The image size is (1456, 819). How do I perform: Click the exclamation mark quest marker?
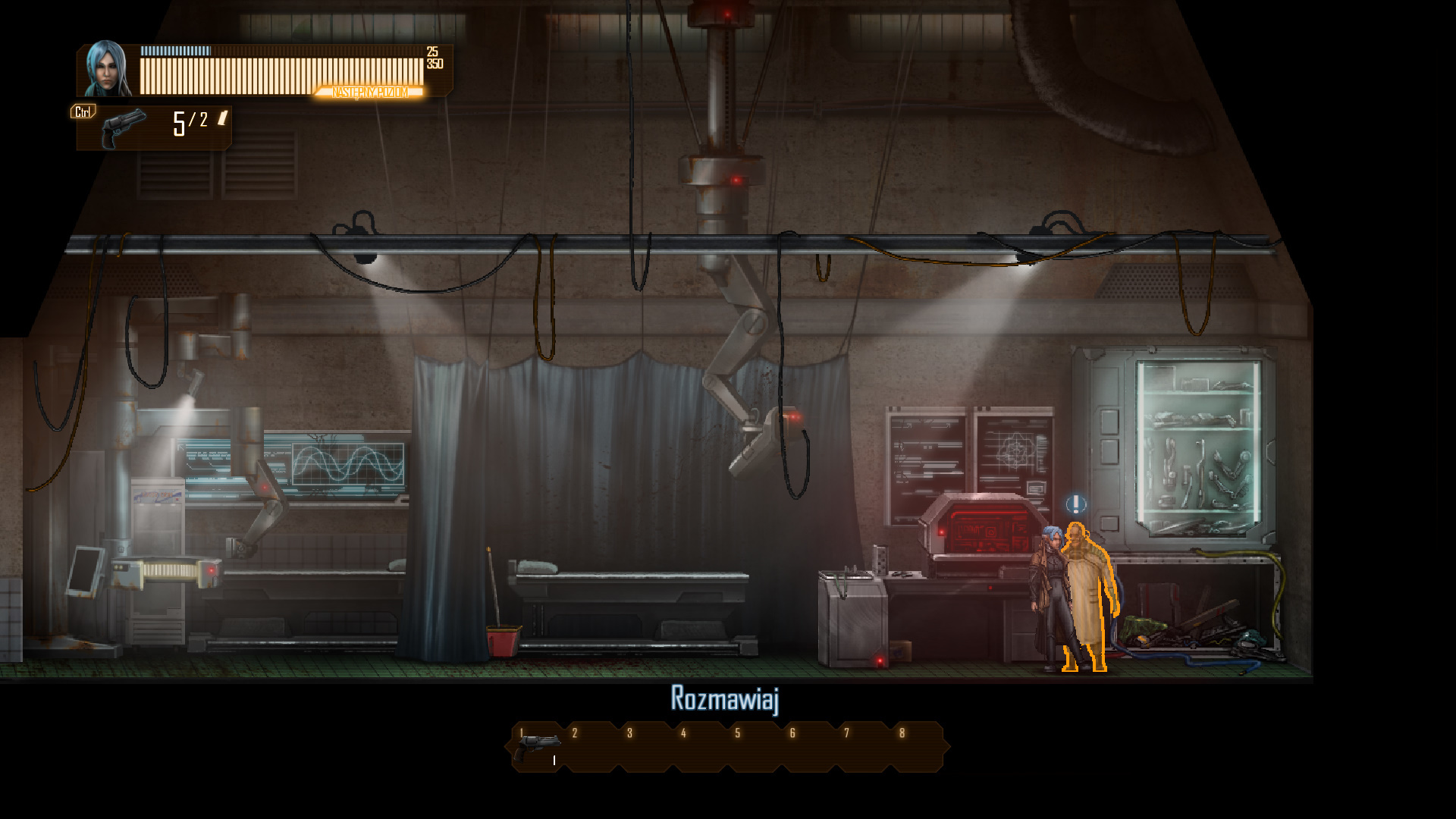pyautogui.click(x=1075, y=504)
